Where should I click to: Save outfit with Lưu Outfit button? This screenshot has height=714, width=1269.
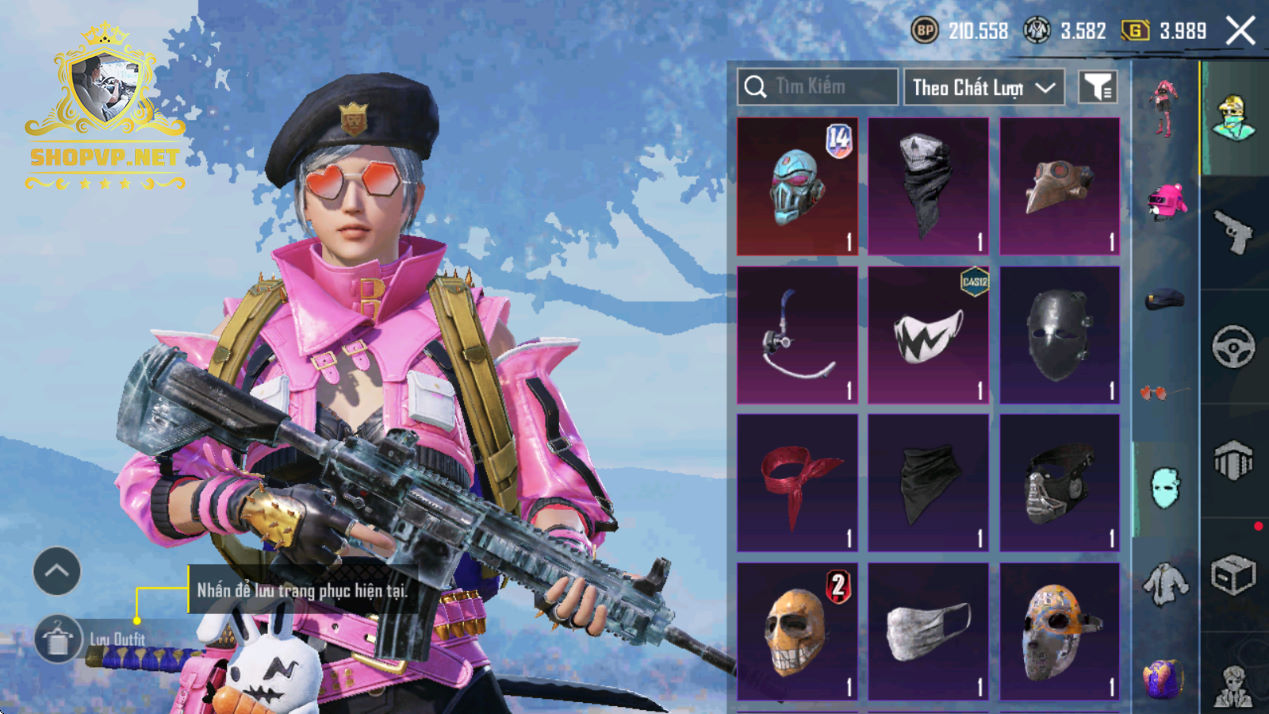click(x=58, y=639)
